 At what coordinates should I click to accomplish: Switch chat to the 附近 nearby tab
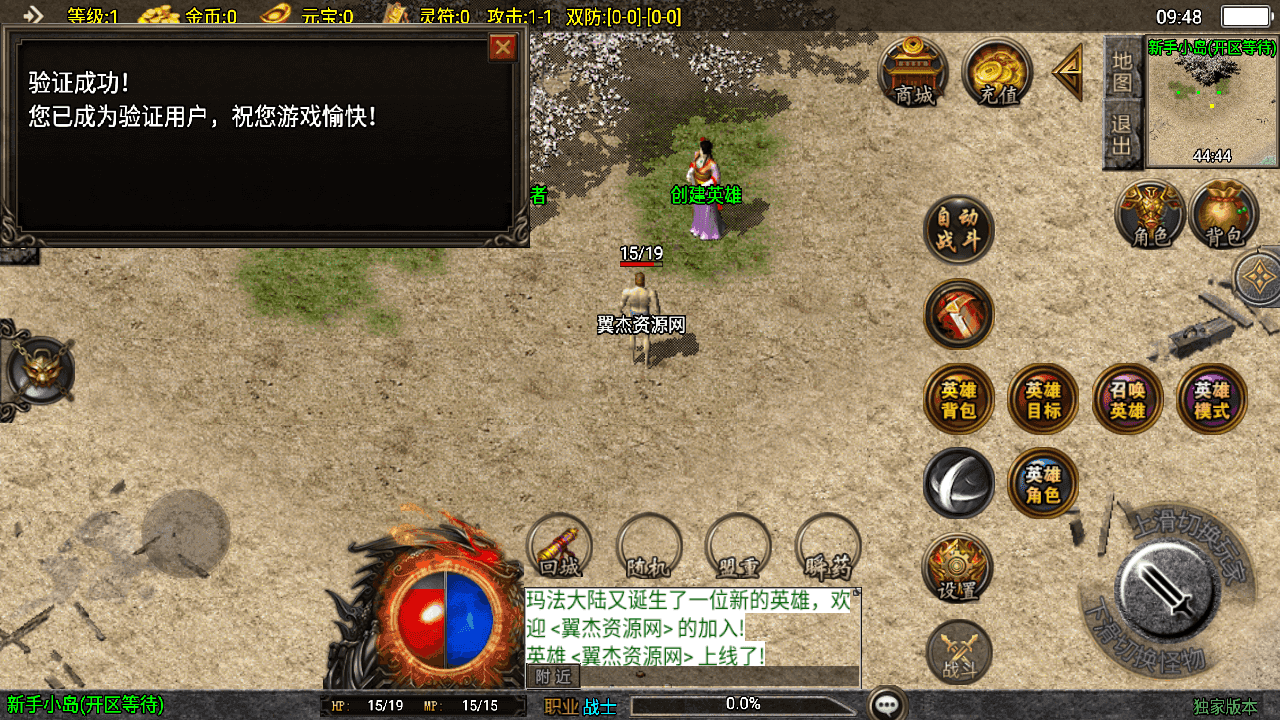coord(553,676)
